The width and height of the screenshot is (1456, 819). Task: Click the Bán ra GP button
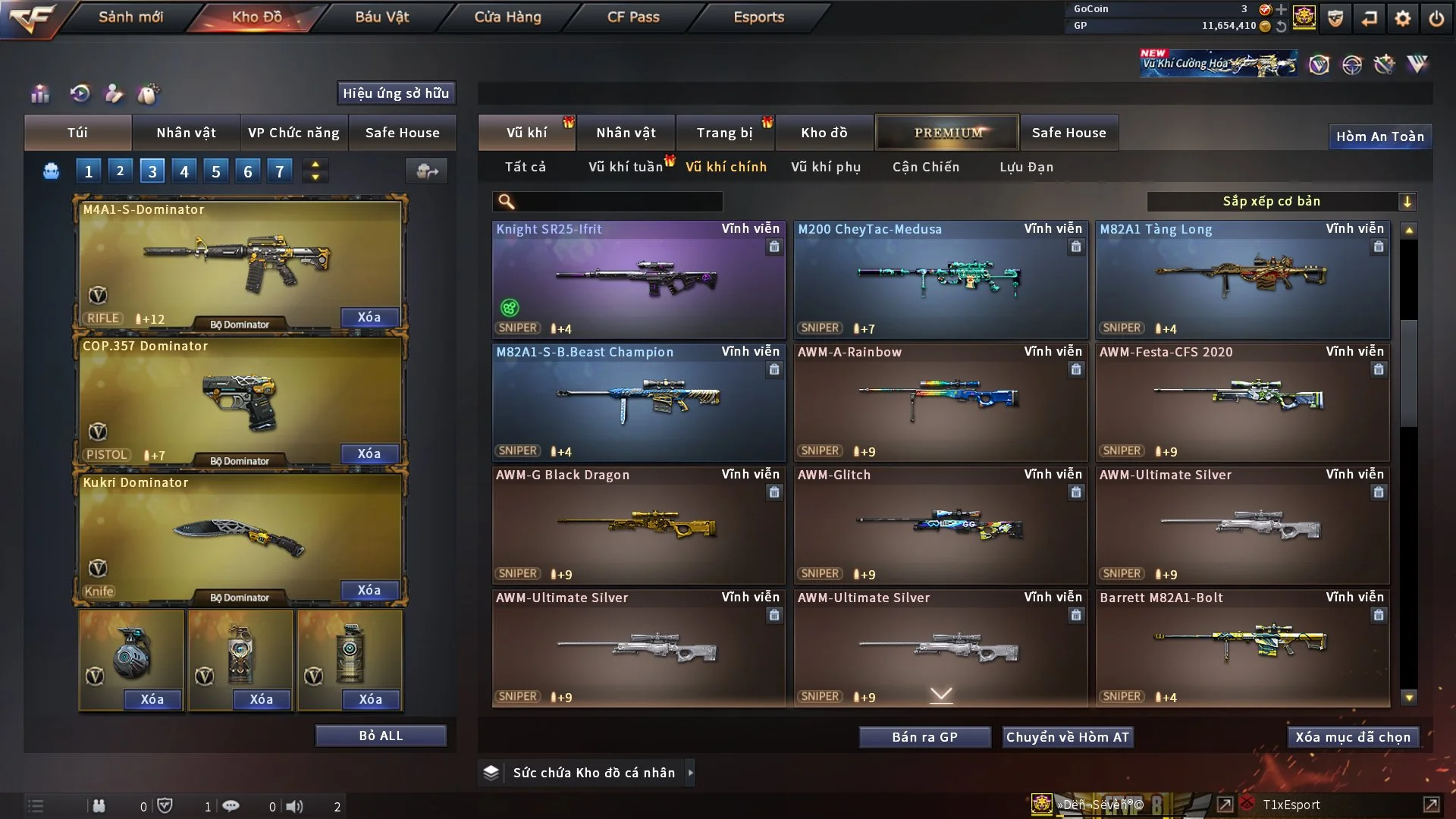tap(924, 737)
